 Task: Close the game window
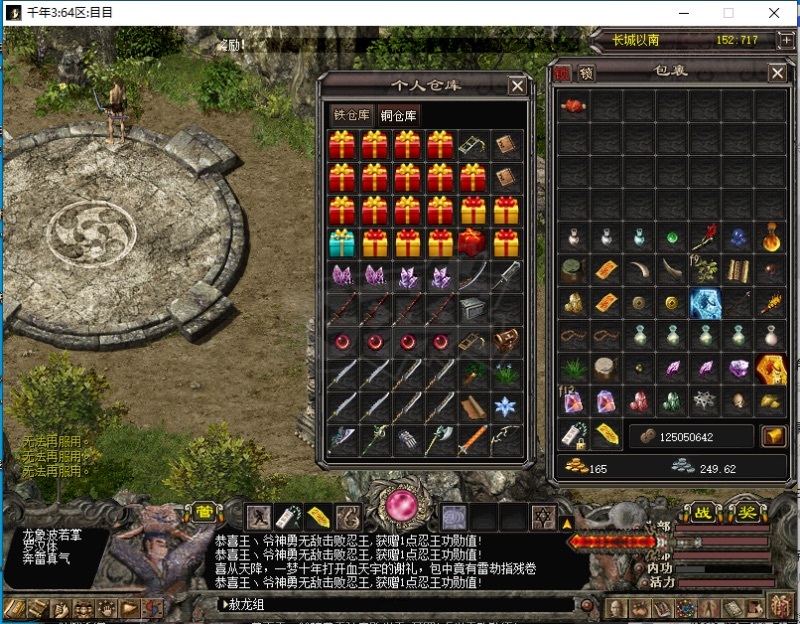[775, 13]
